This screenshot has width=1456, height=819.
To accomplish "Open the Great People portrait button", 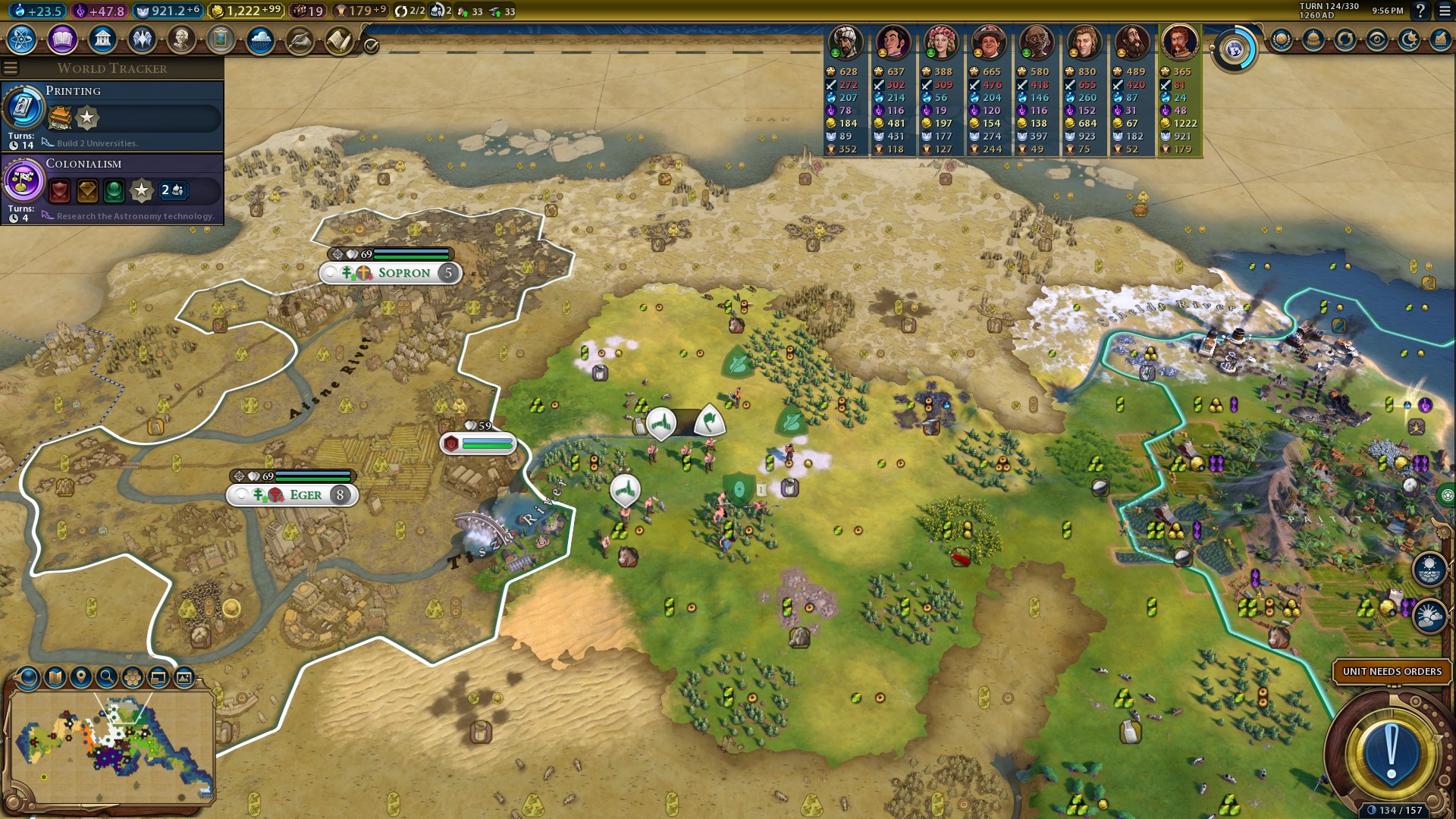I will [x=180, y=39].
